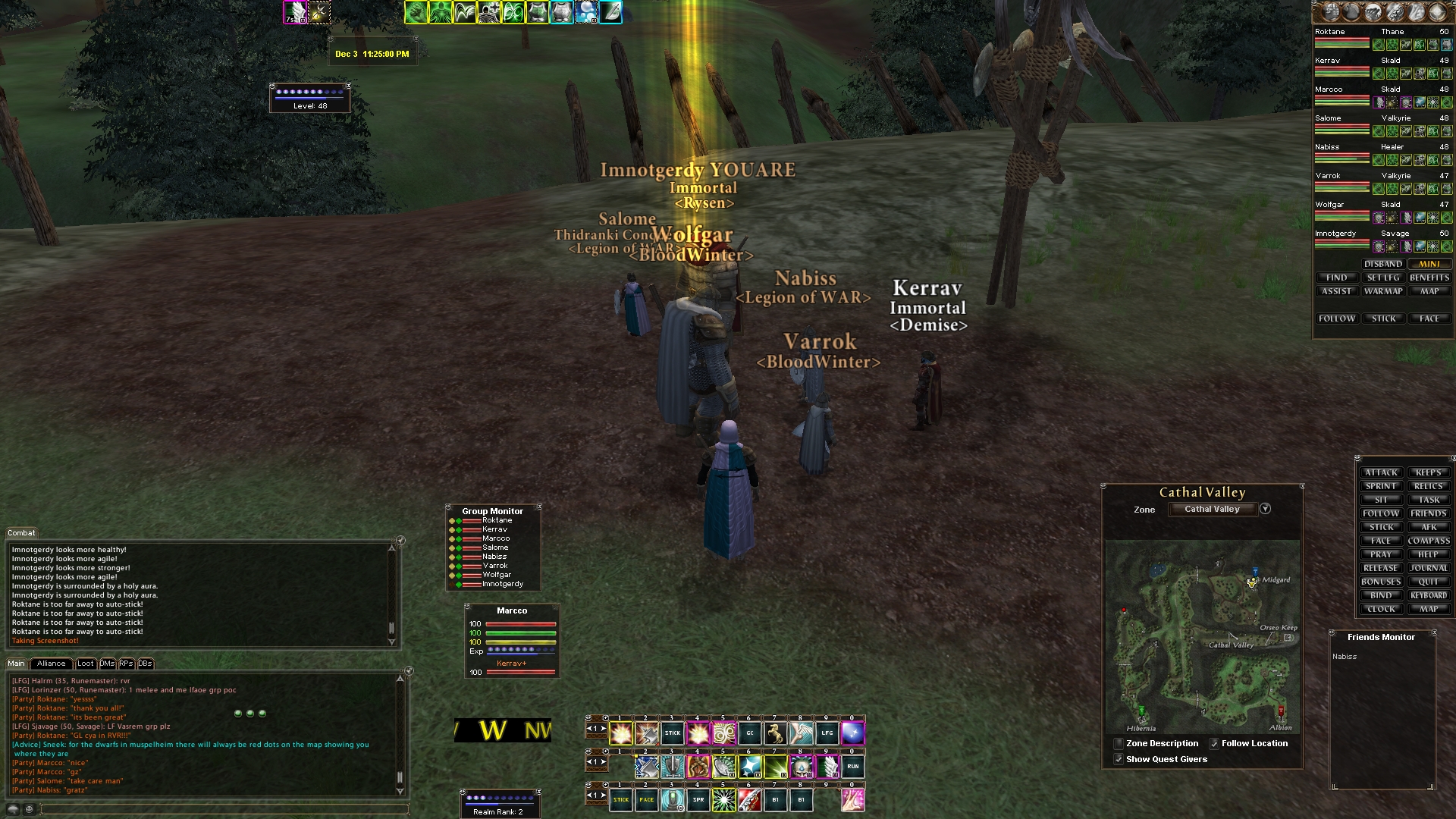The height and width of the screenshot is (819, 1456).
Task: Click the ASSIST button
Action: pos(1336,291)
